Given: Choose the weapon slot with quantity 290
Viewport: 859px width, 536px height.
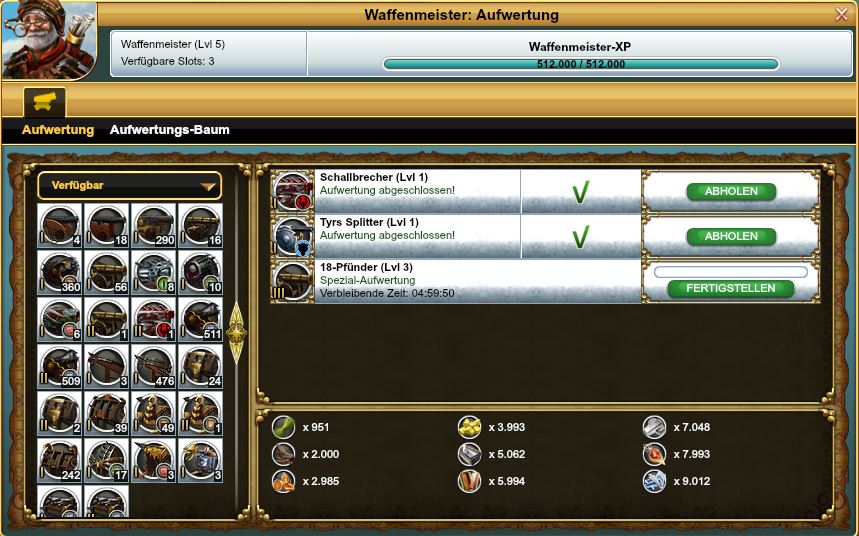Looking at the screenshot, I should tap(153, 226).
